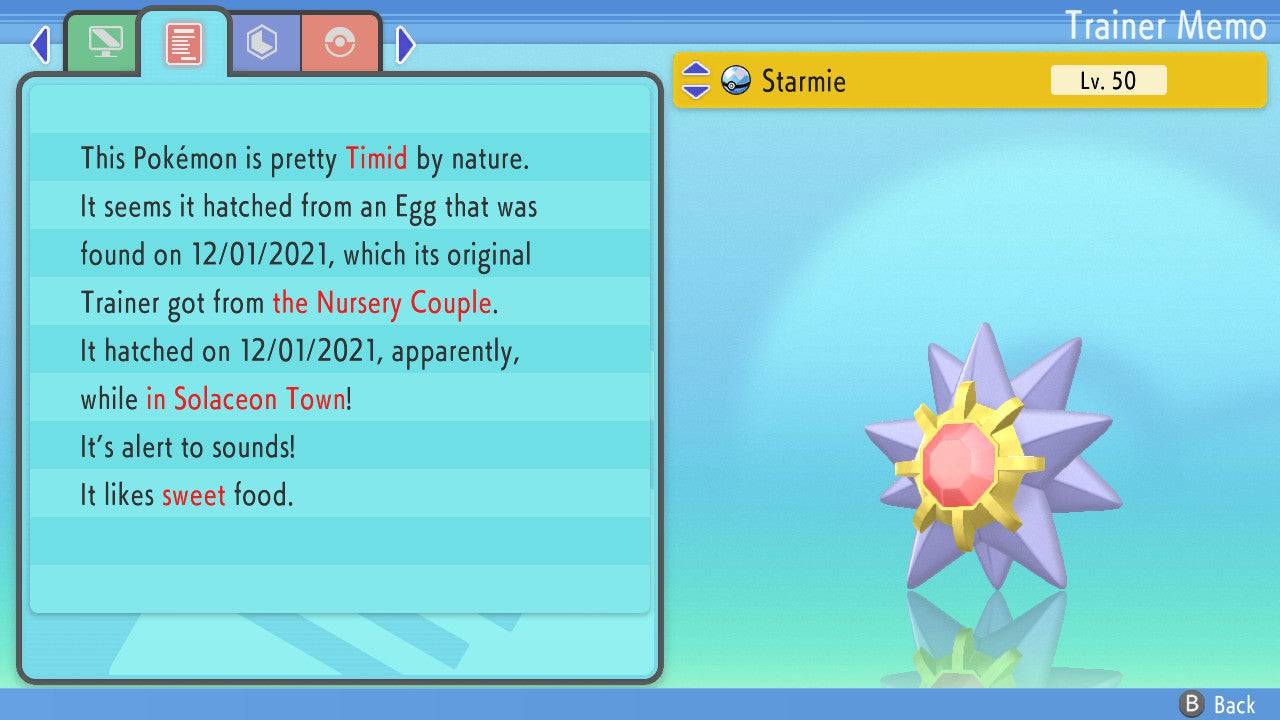Click the left arrow beside the tabs

tap(40, 44)
